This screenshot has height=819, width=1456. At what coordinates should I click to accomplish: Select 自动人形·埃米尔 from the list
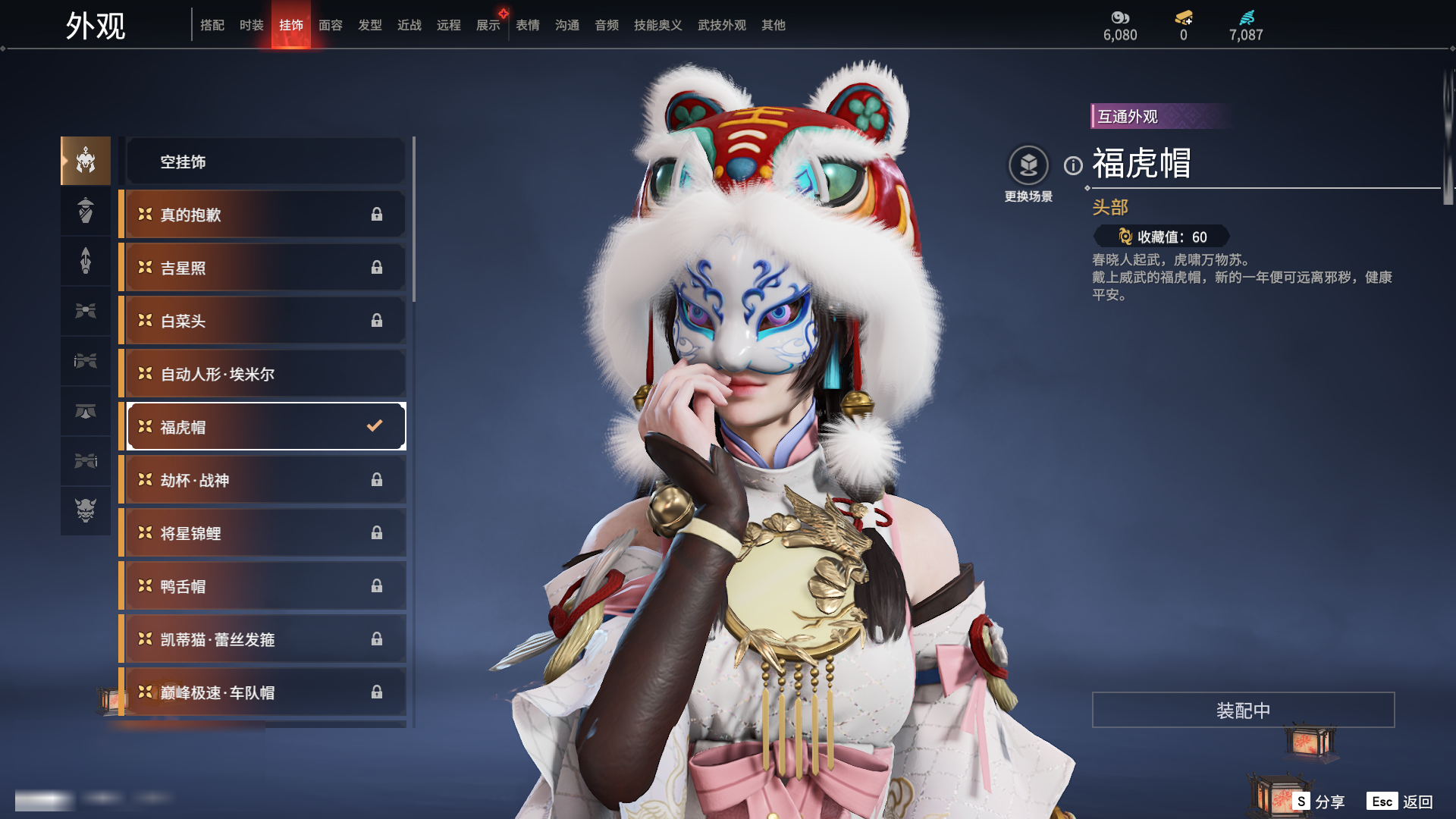click(x=265, y=374)
